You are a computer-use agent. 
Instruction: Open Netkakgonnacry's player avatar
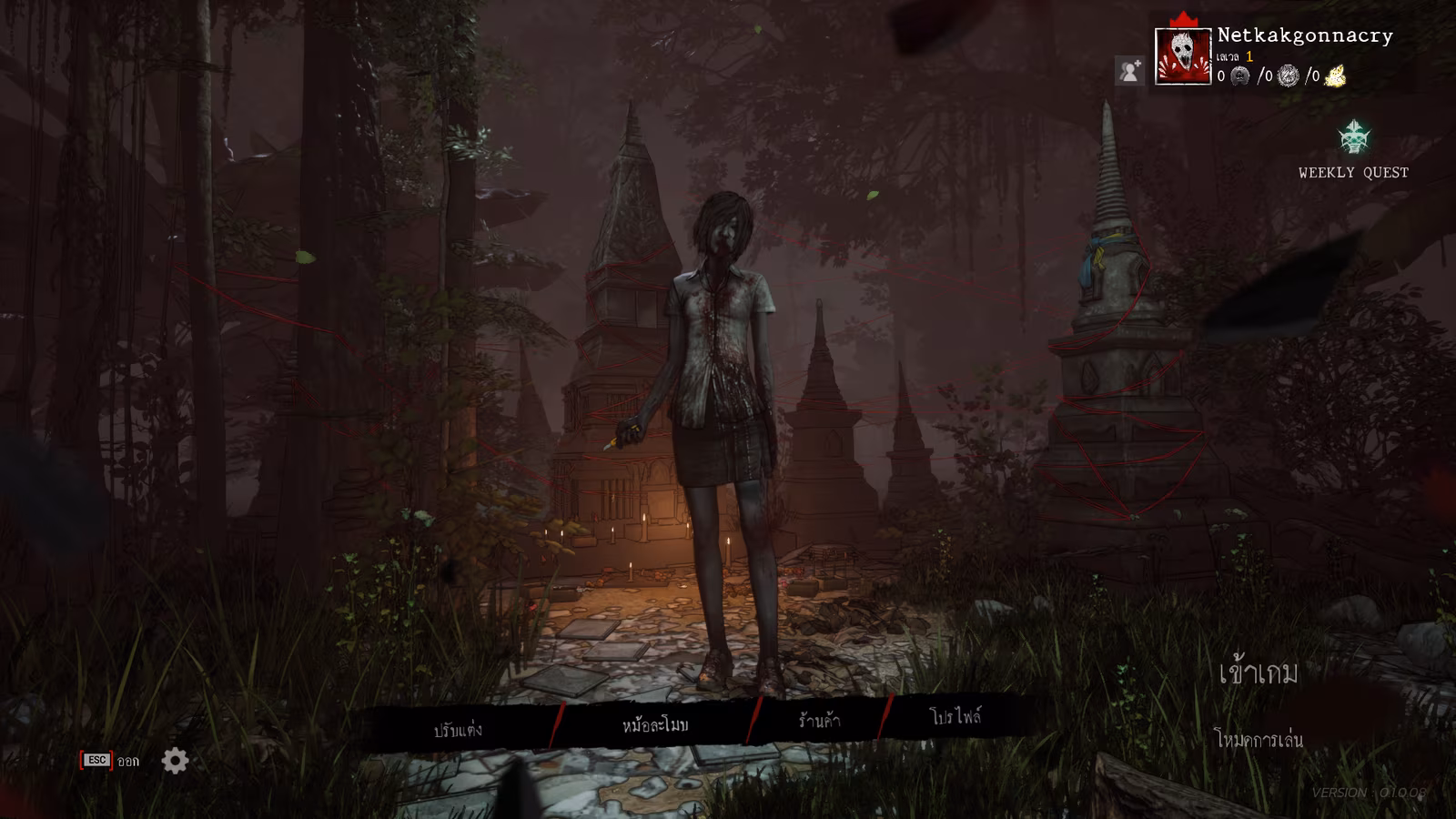(x=1182, y=56)
